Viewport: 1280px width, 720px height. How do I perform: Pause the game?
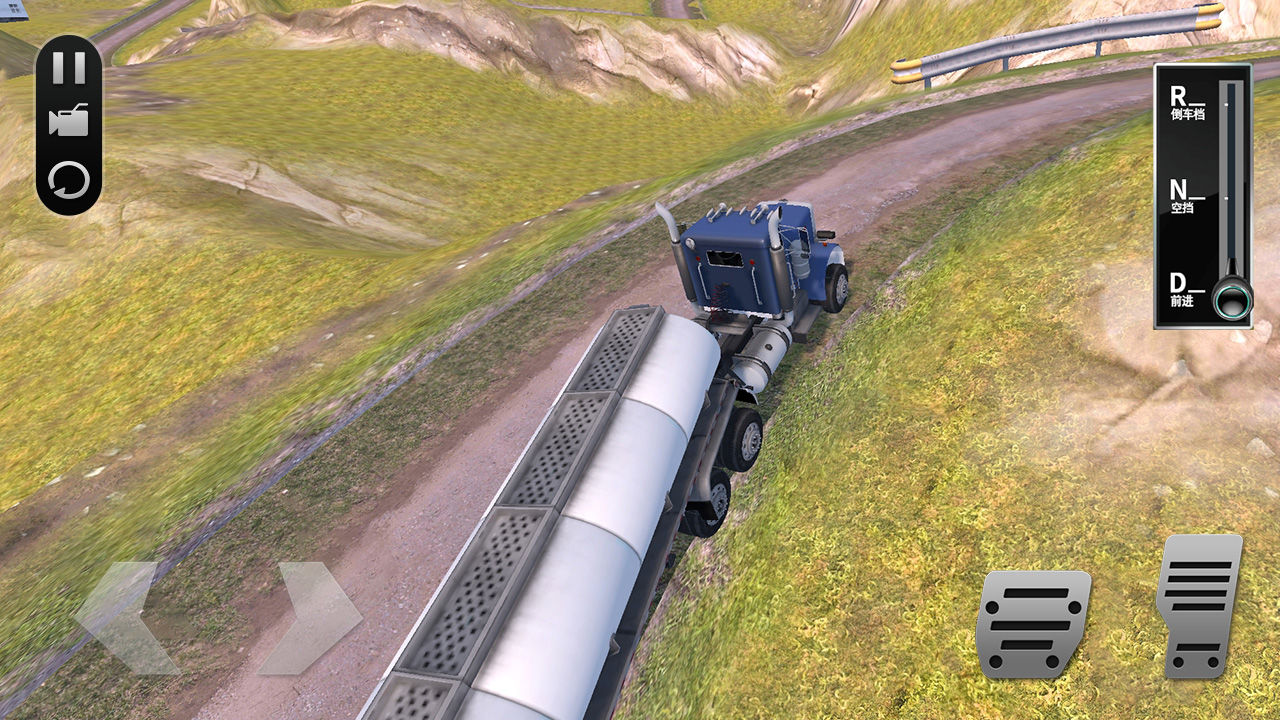(x=69, y=68)
